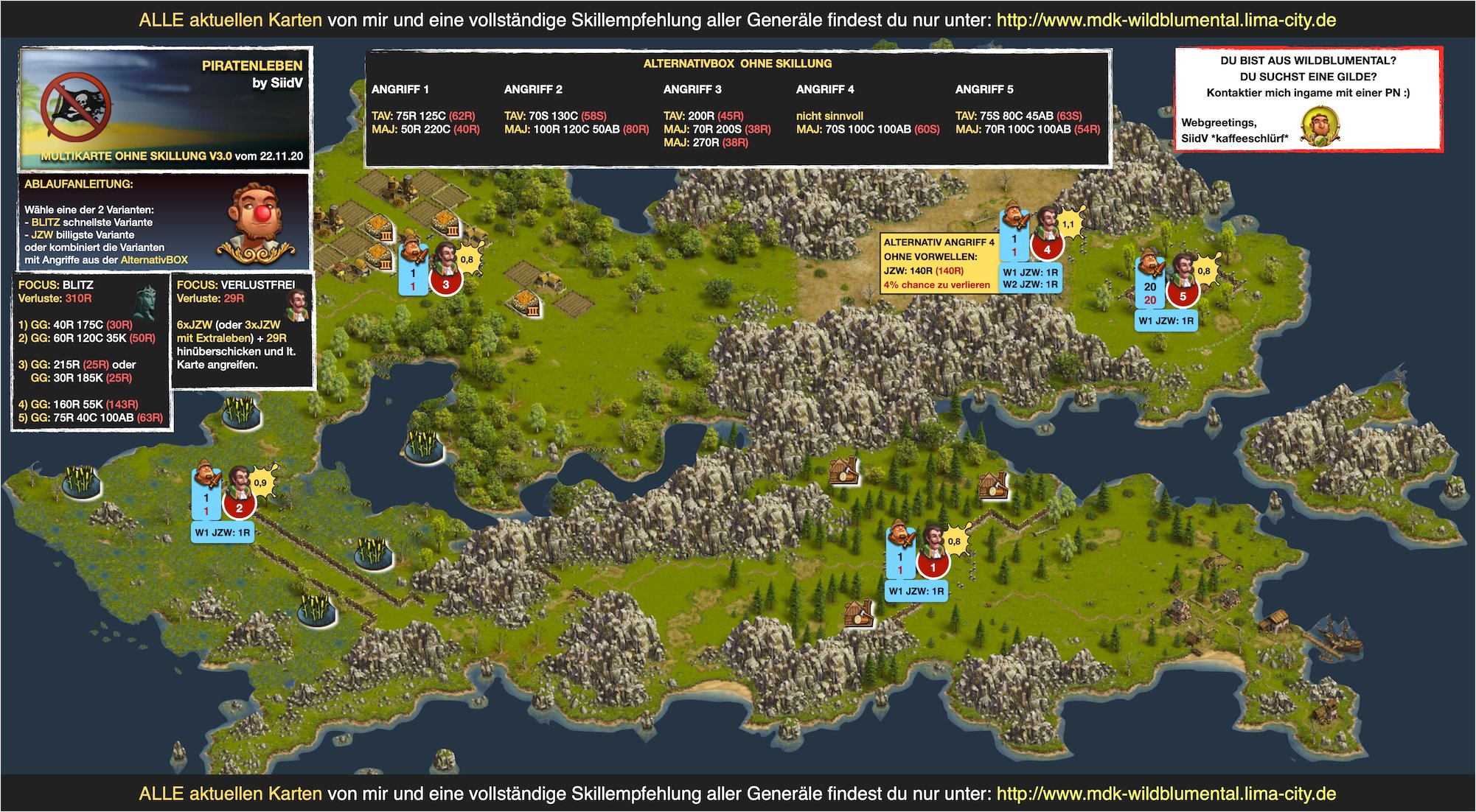This screenshot has height=812, width=1476.
Task: Click the red camp marker numbered 2
Action: [x=239, y=508]
